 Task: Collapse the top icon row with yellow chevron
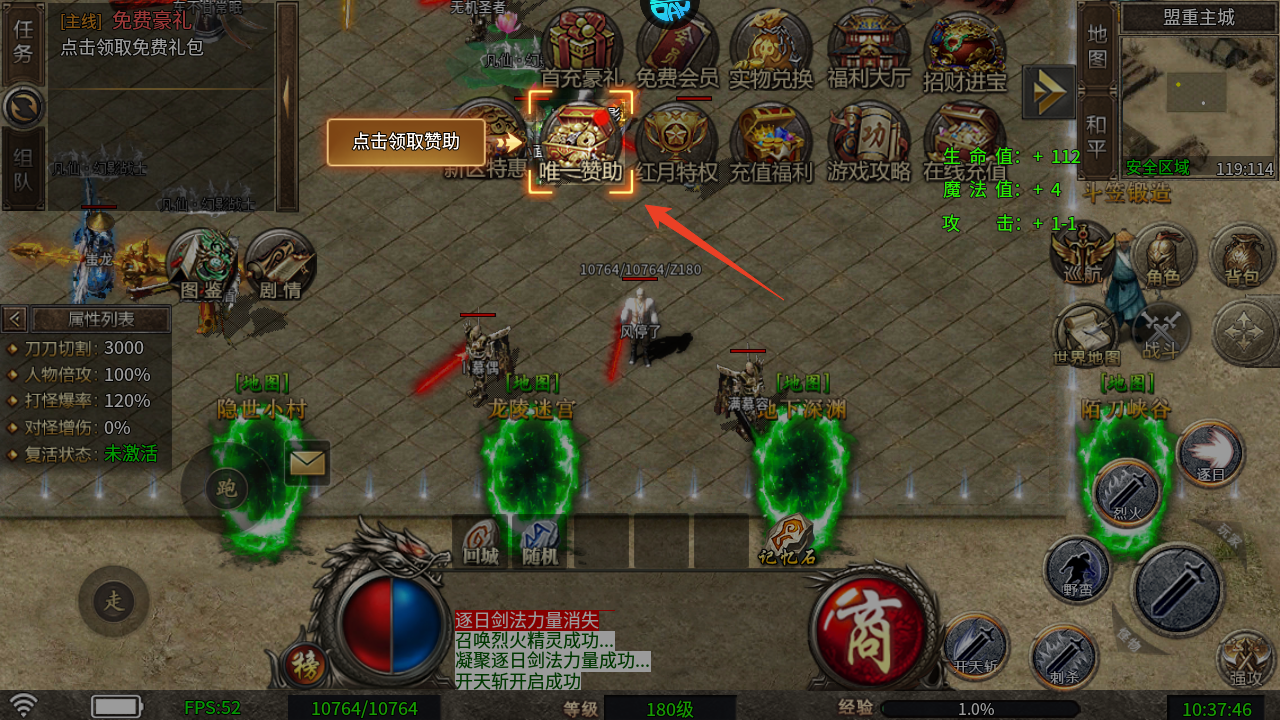point(1048,92)
